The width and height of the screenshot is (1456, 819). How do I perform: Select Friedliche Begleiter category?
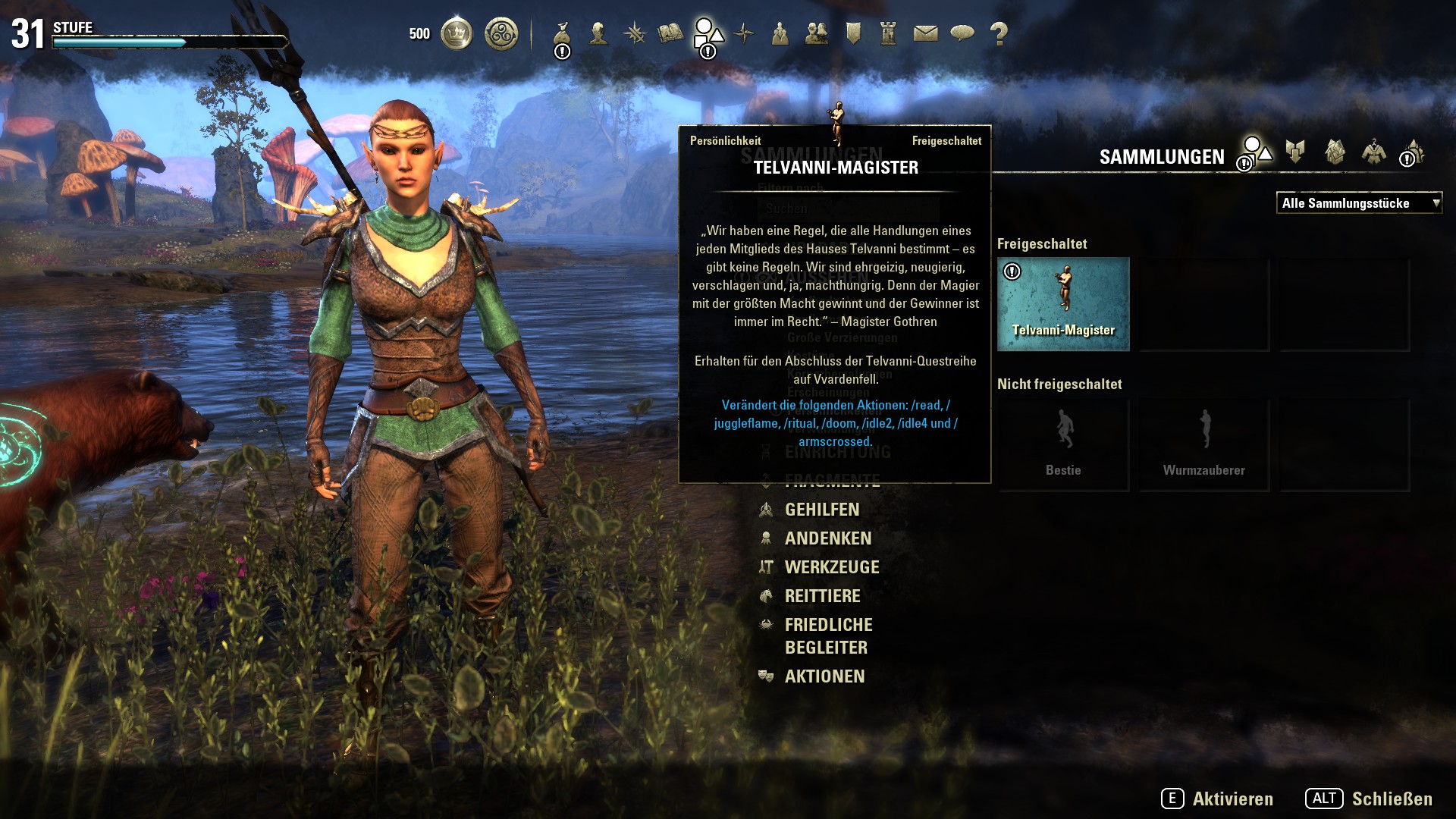pyautogui.click(x=828, y=635)
